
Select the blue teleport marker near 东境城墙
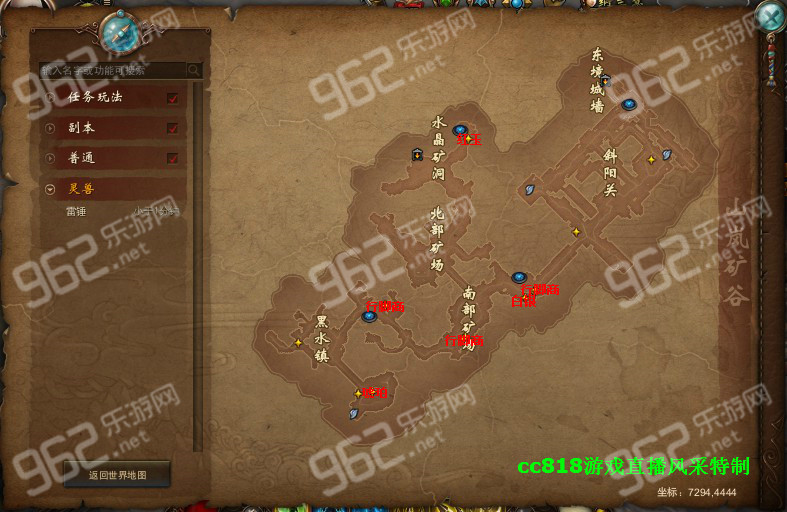(x=629, y=104)
